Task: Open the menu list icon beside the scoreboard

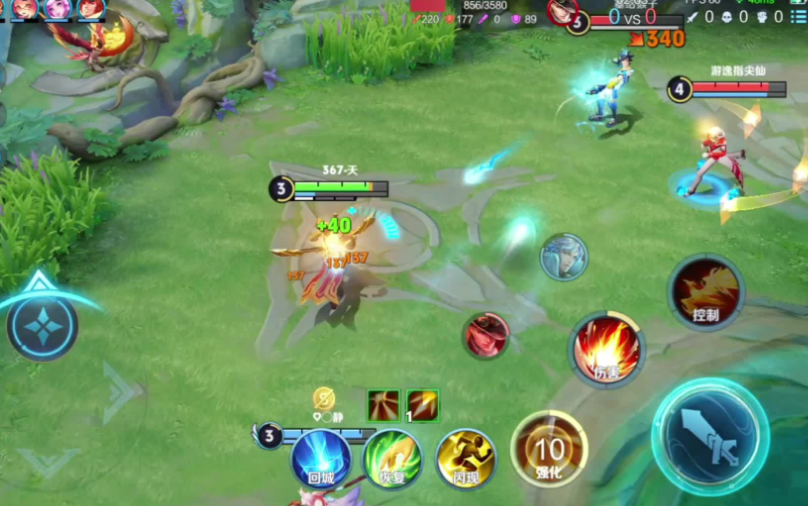Action: pyautogui.click(x=797, y=17)
